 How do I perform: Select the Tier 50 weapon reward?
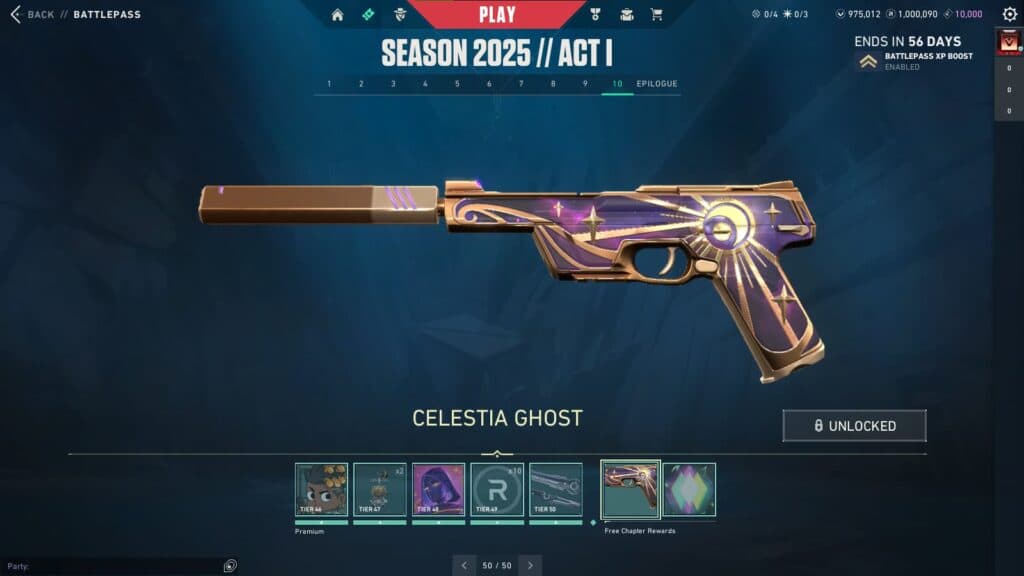(x=555, y=489)
